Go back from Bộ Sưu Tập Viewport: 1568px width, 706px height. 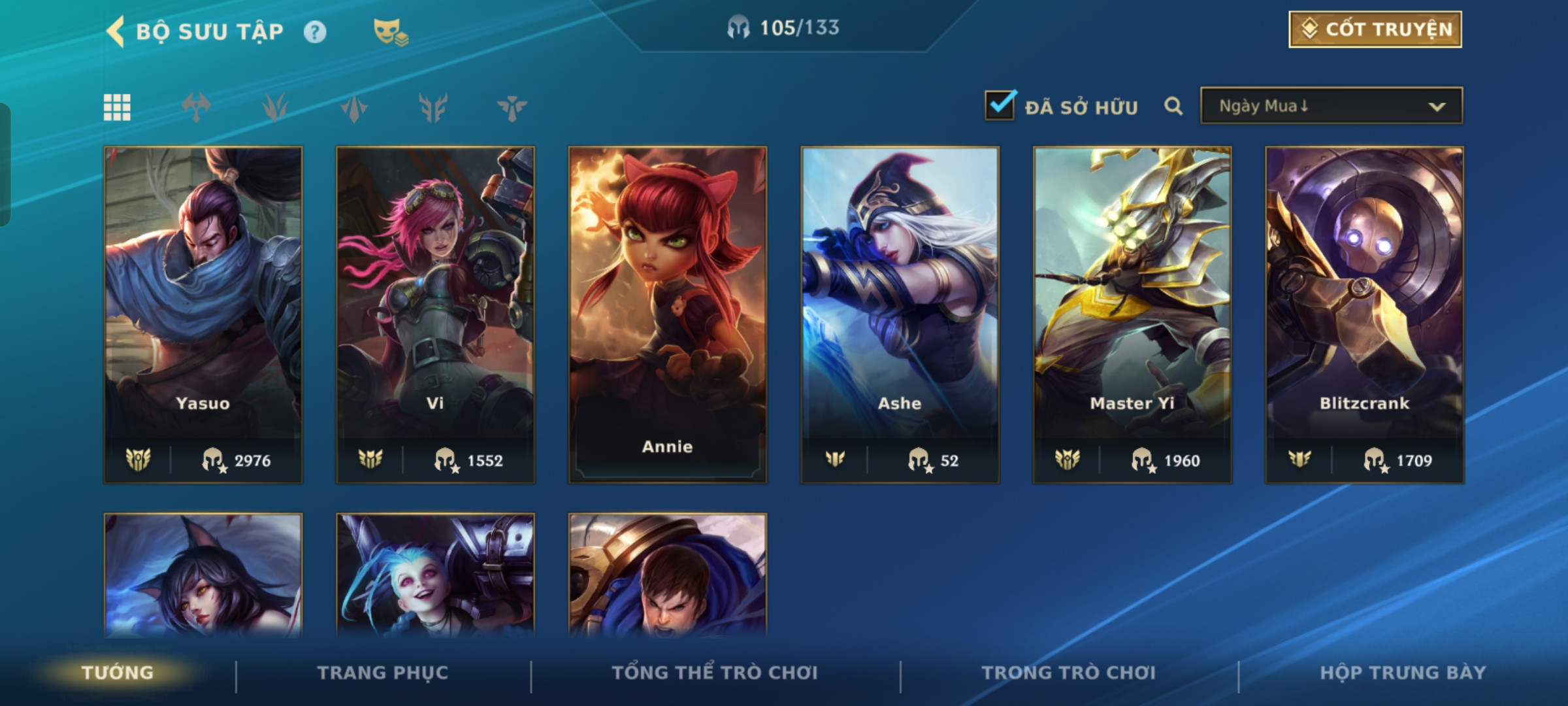coord(116,31)
